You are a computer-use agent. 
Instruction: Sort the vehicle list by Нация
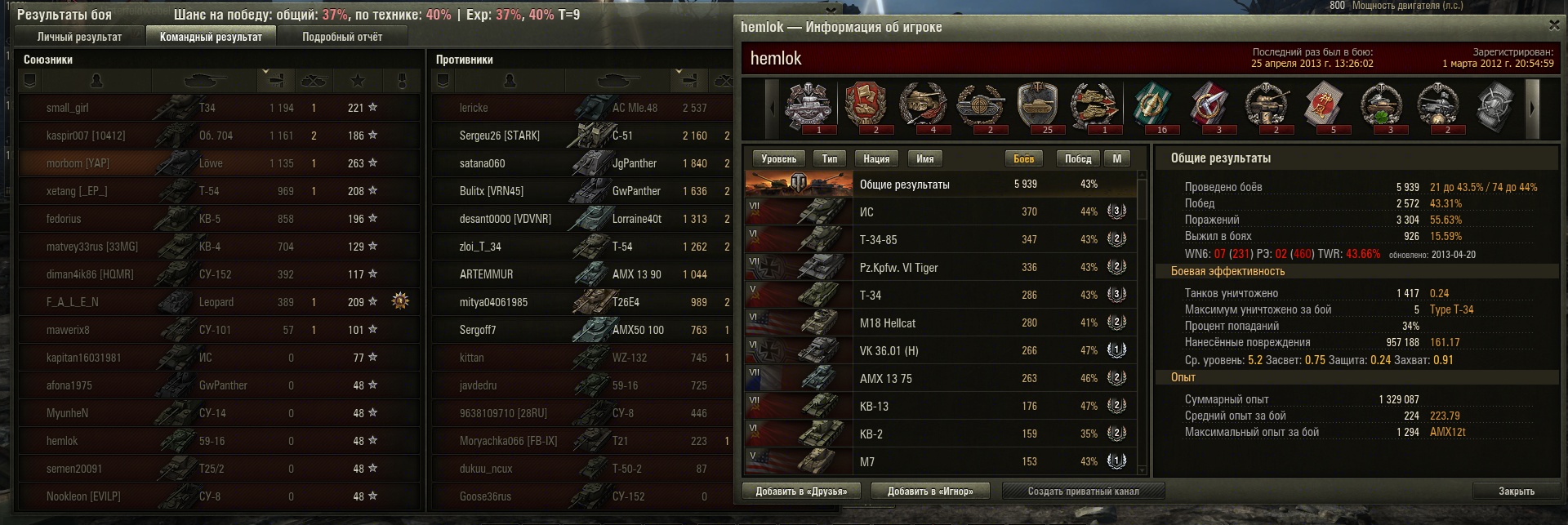pyautogui.click(x=875, y=159)
